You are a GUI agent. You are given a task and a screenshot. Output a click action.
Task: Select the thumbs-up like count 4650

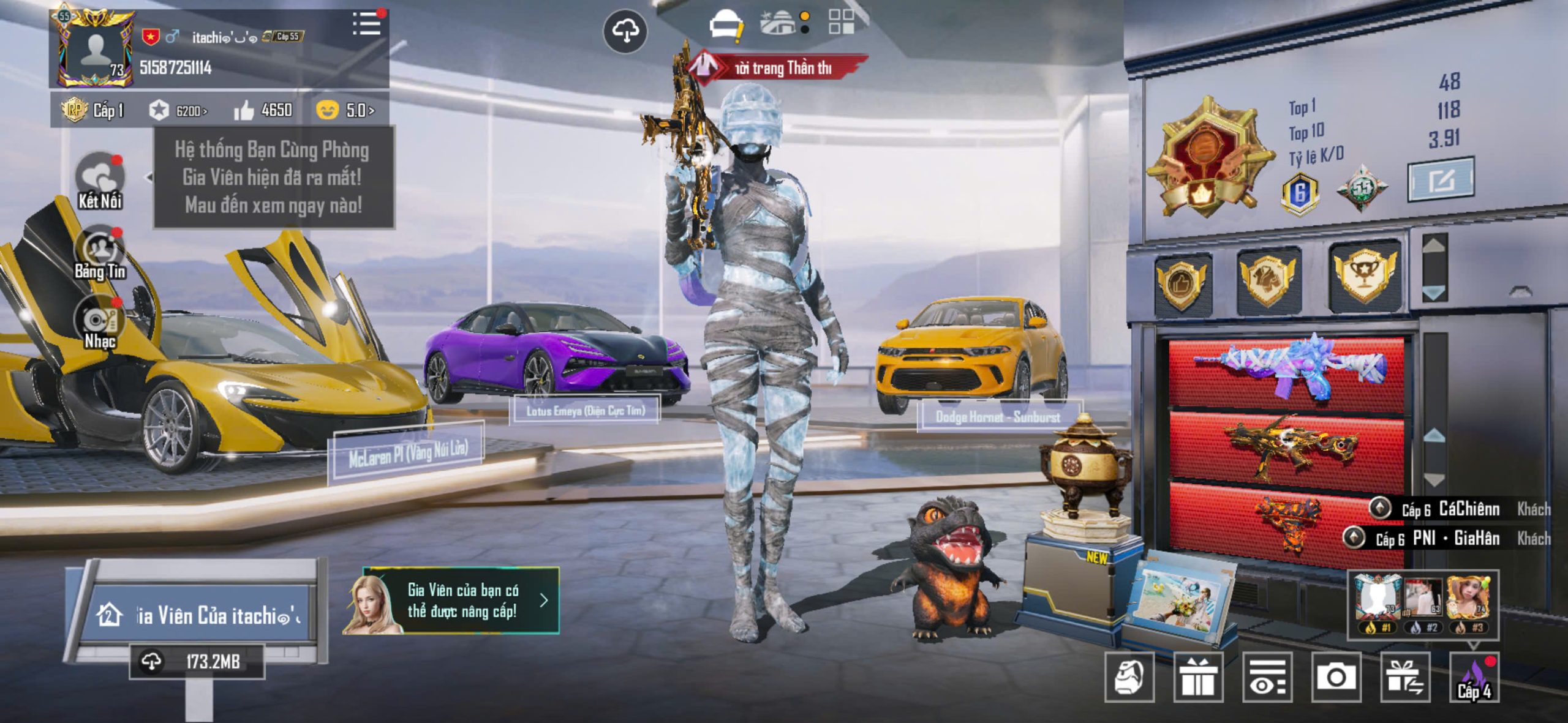263,110
